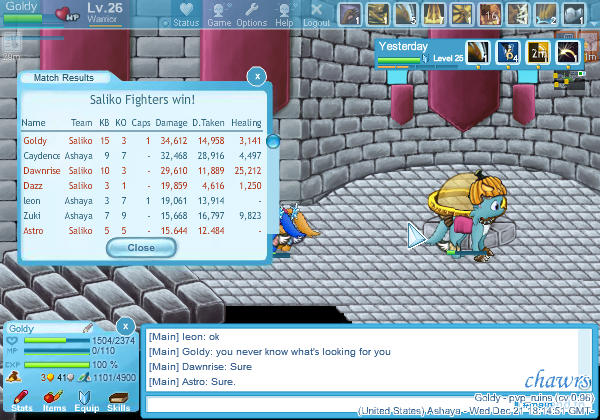Click the Yesterday target frame
The width and height of the screenshot is (600, 420).
pyautogui.click(x=420, y=52)
